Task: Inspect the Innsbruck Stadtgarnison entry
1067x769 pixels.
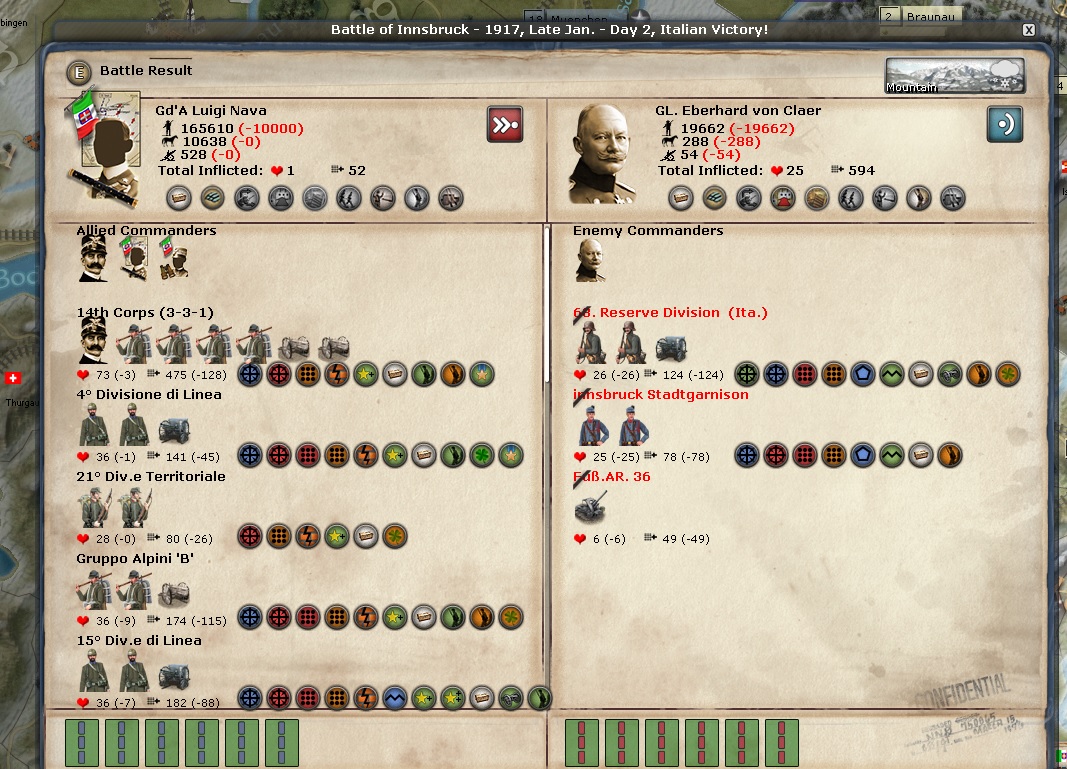Action: coord(660,395)
